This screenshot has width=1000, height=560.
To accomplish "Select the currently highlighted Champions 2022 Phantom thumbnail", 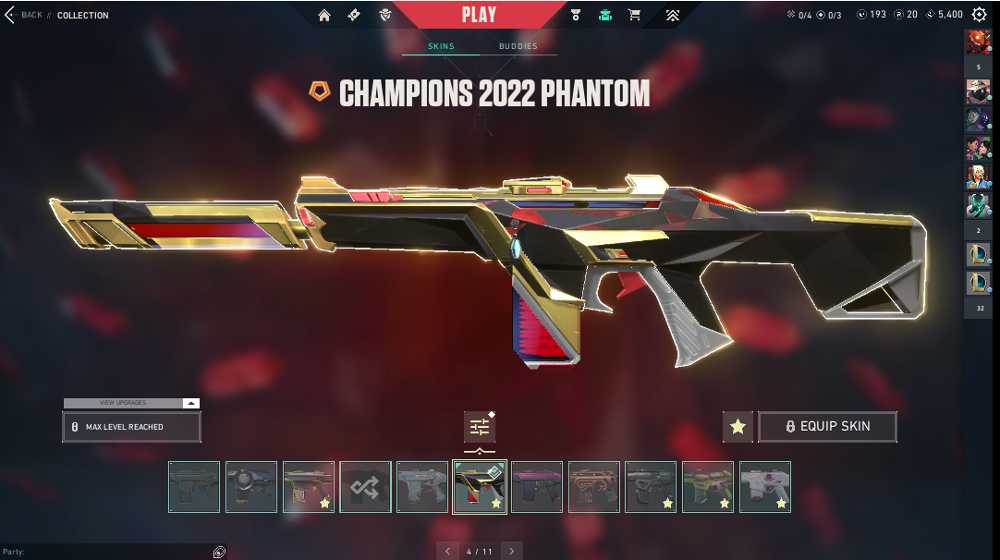I will (480, 487).
